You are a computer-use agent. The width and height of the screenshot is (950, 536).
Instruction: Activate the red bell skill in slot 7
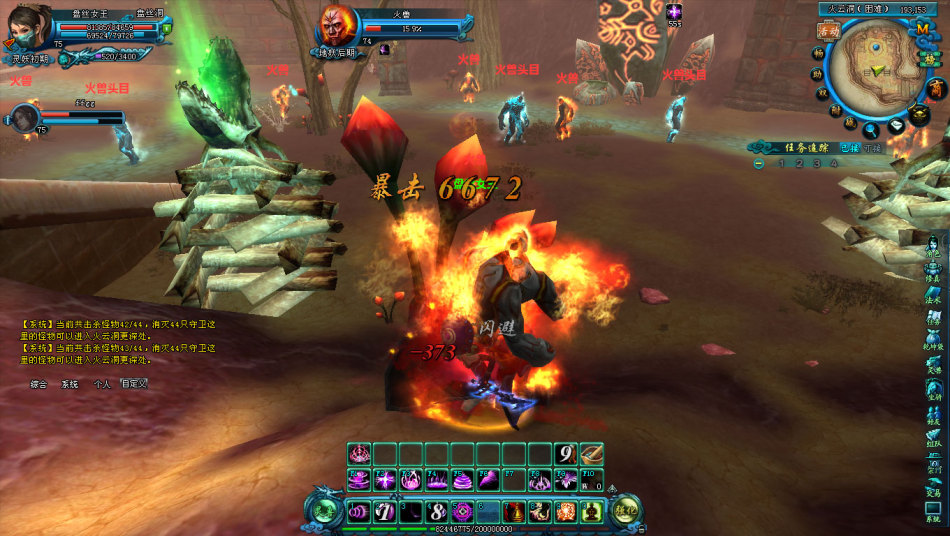pos(515,512)
